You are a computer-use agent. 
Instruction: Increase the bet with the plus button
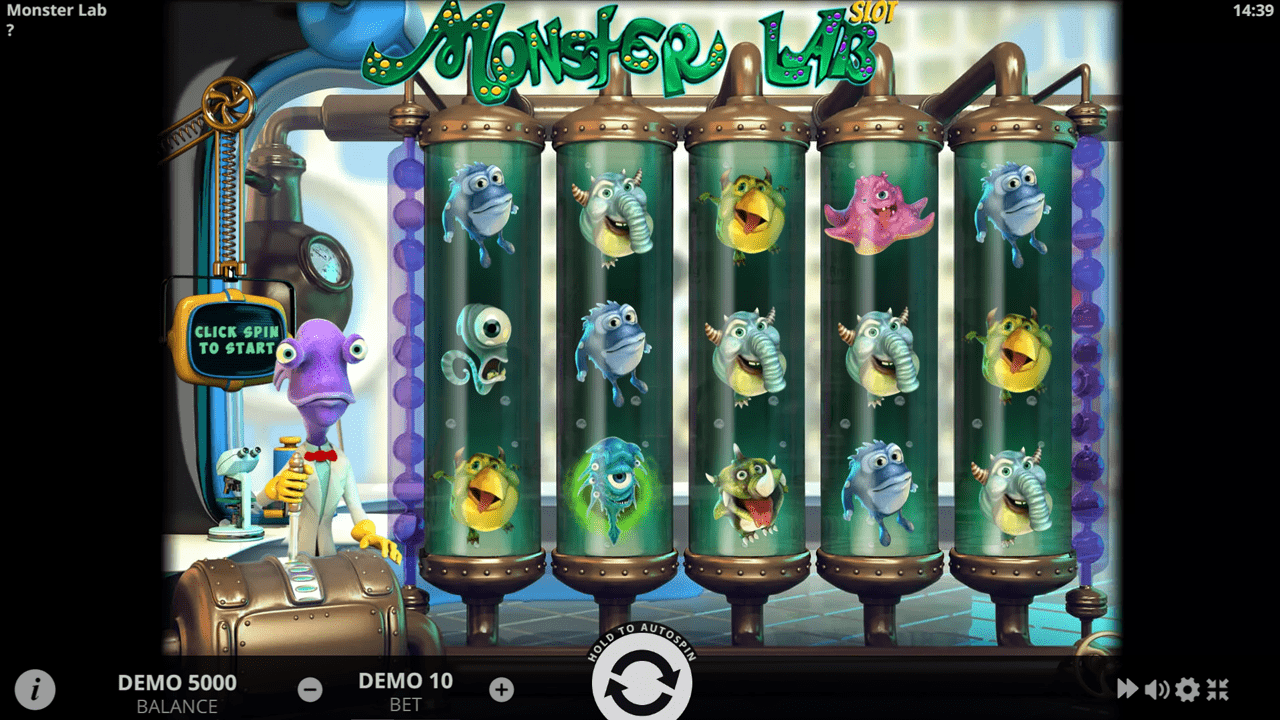click(x=500, y=687)
